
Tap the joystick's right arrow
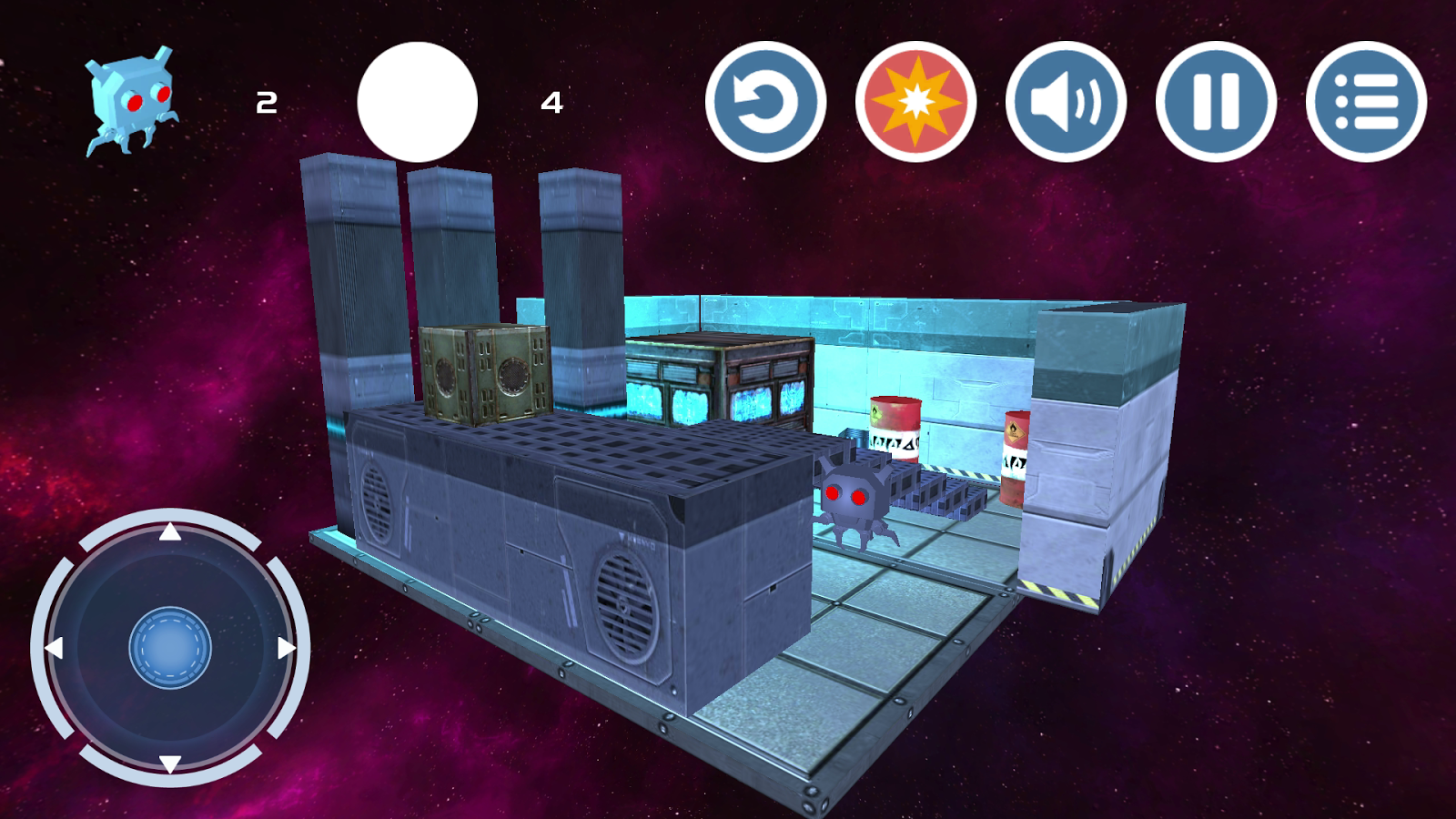click(x=286, y=648)
